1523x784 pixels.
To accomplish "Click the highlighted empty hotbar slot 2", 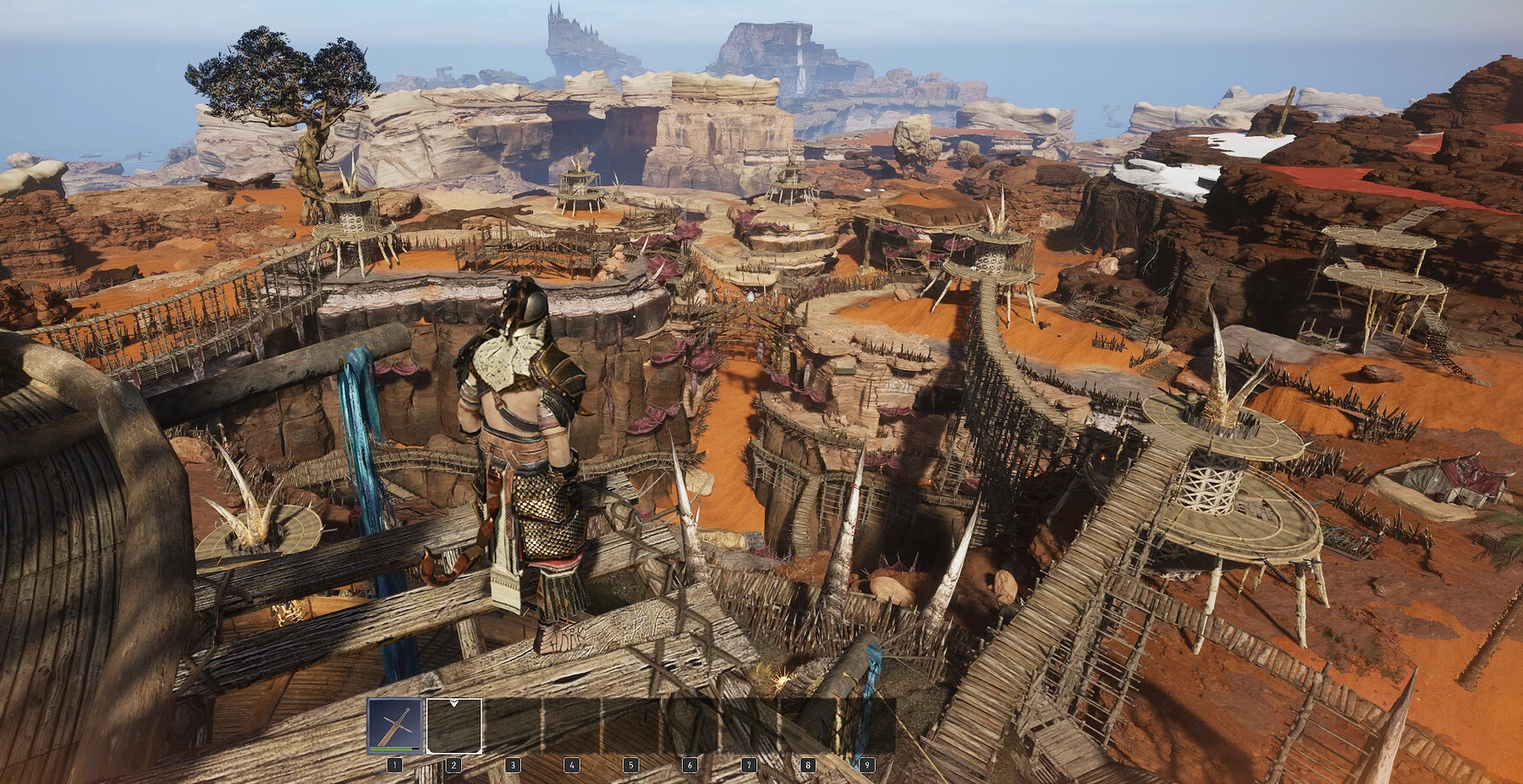I will [454, 726].
